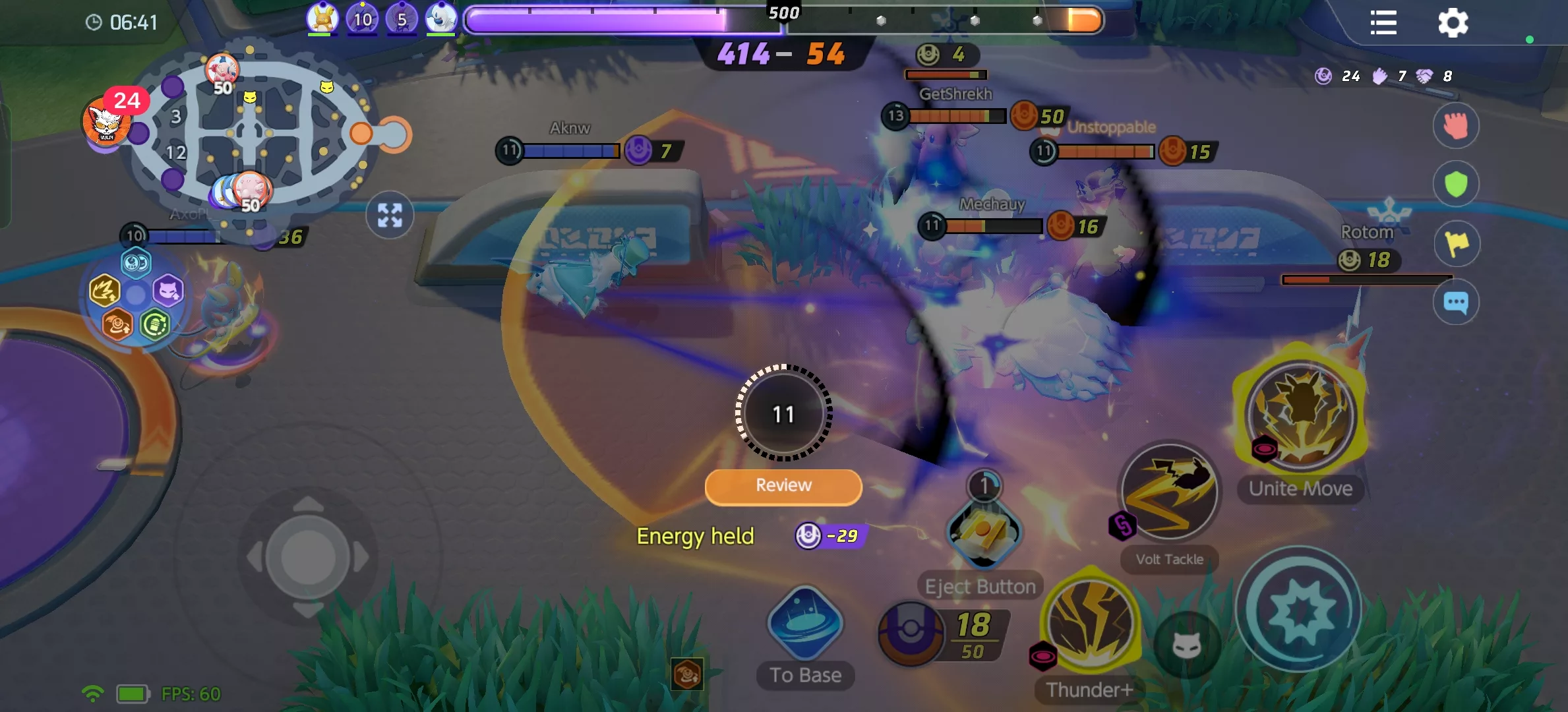Screen dimensions: 1568x712
Task: Tap the virtual movement joystick
Action: click(x=307, y=558)
